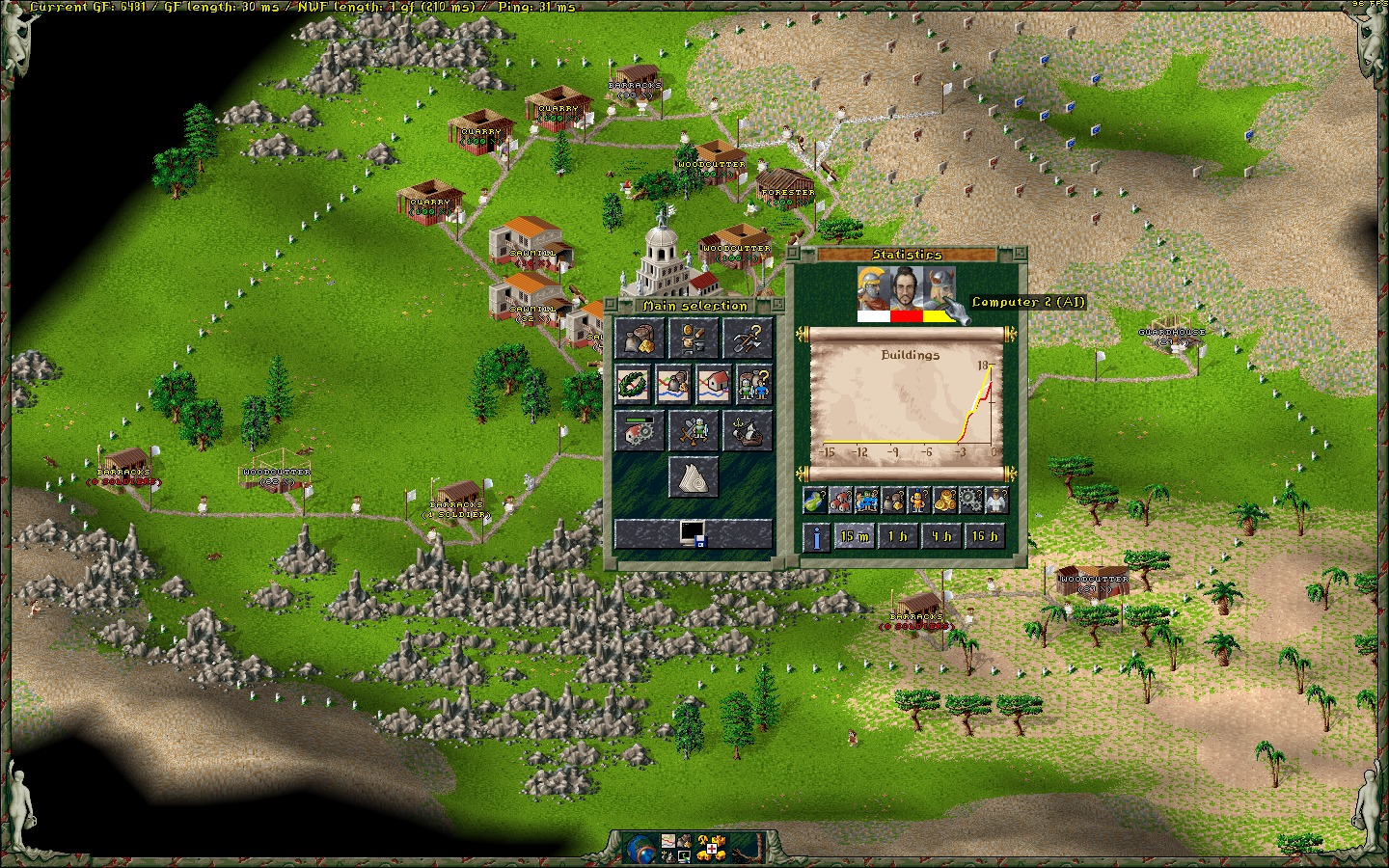Show the gears productivity statistic graph
Screen dimensions: 1389x868
[x=970, y=500]
